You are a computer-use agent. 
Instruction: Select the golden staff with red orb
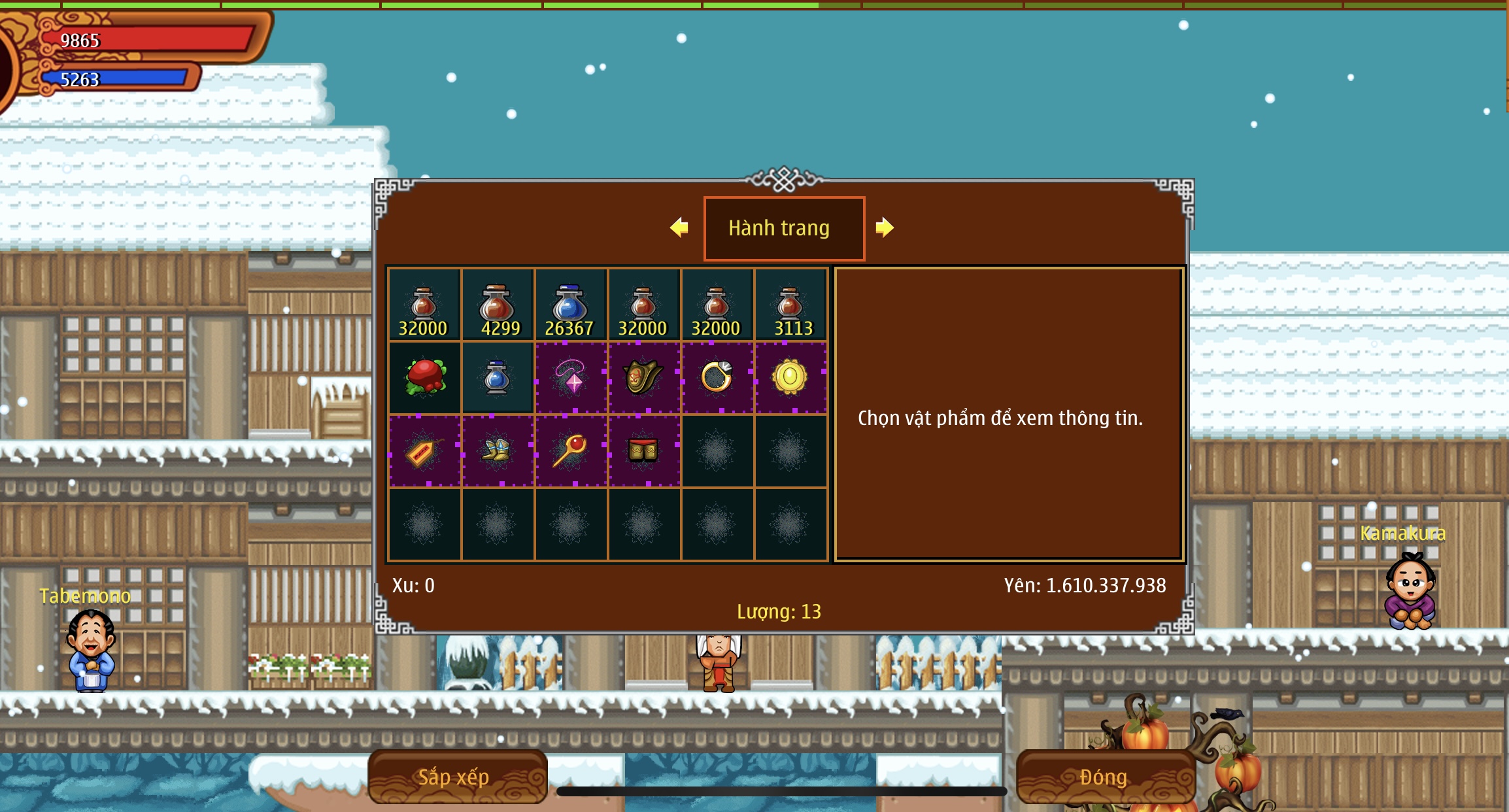point(571,450)
